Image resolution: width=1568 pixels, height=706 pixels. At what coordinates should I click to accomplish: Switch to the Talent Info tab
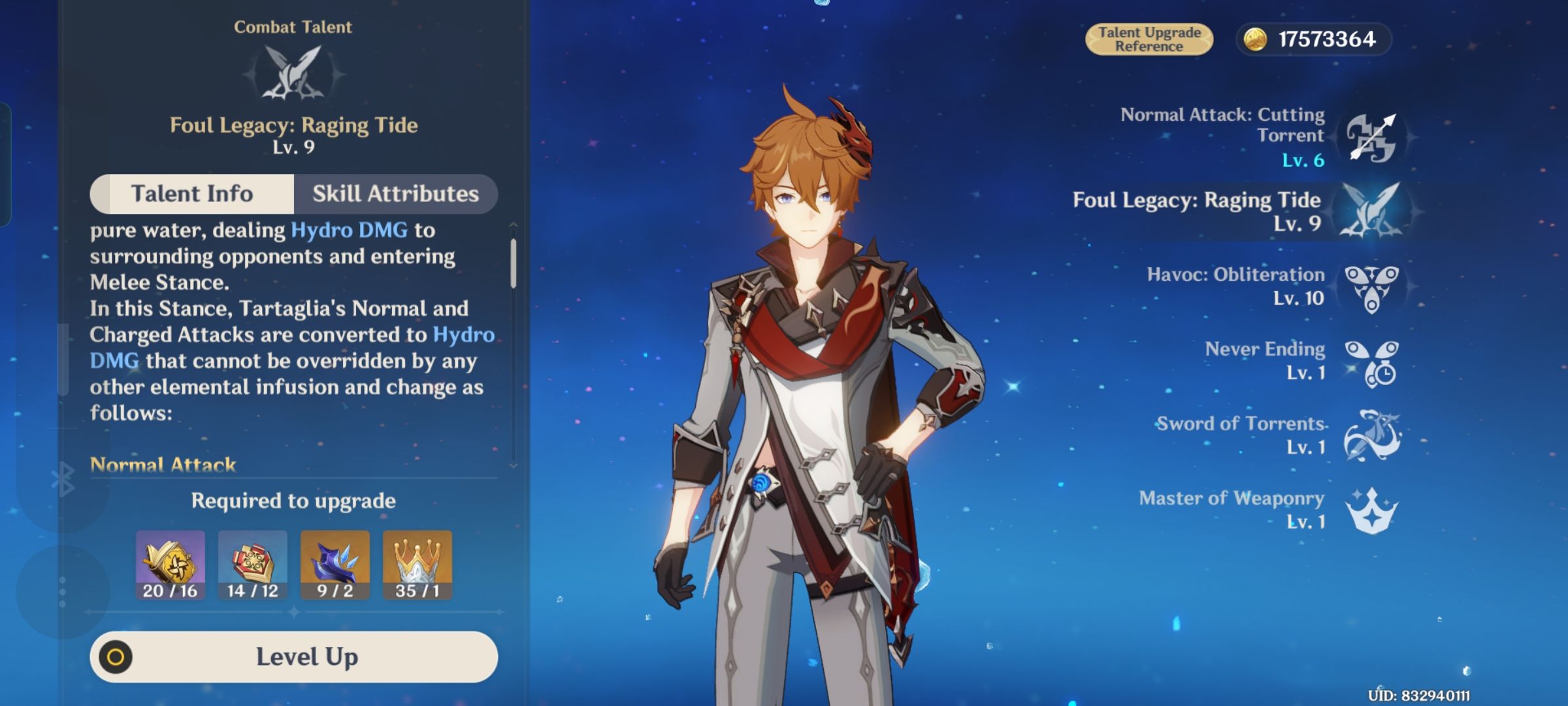point(192,193)
